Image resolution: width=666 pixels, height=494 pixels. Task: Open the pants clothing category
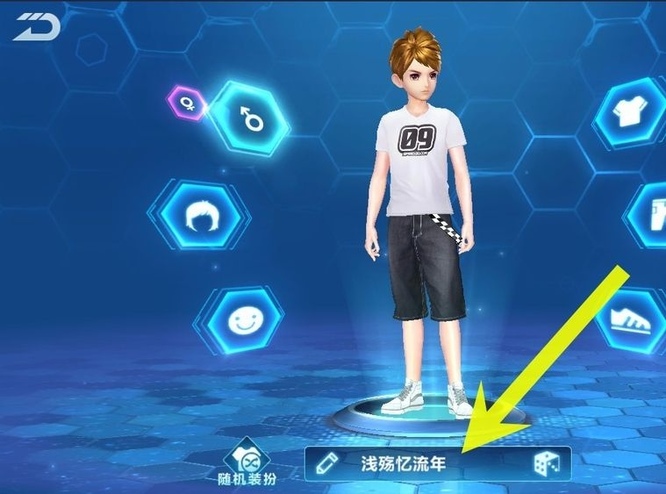pyautogui.click(x=650, y=214)
